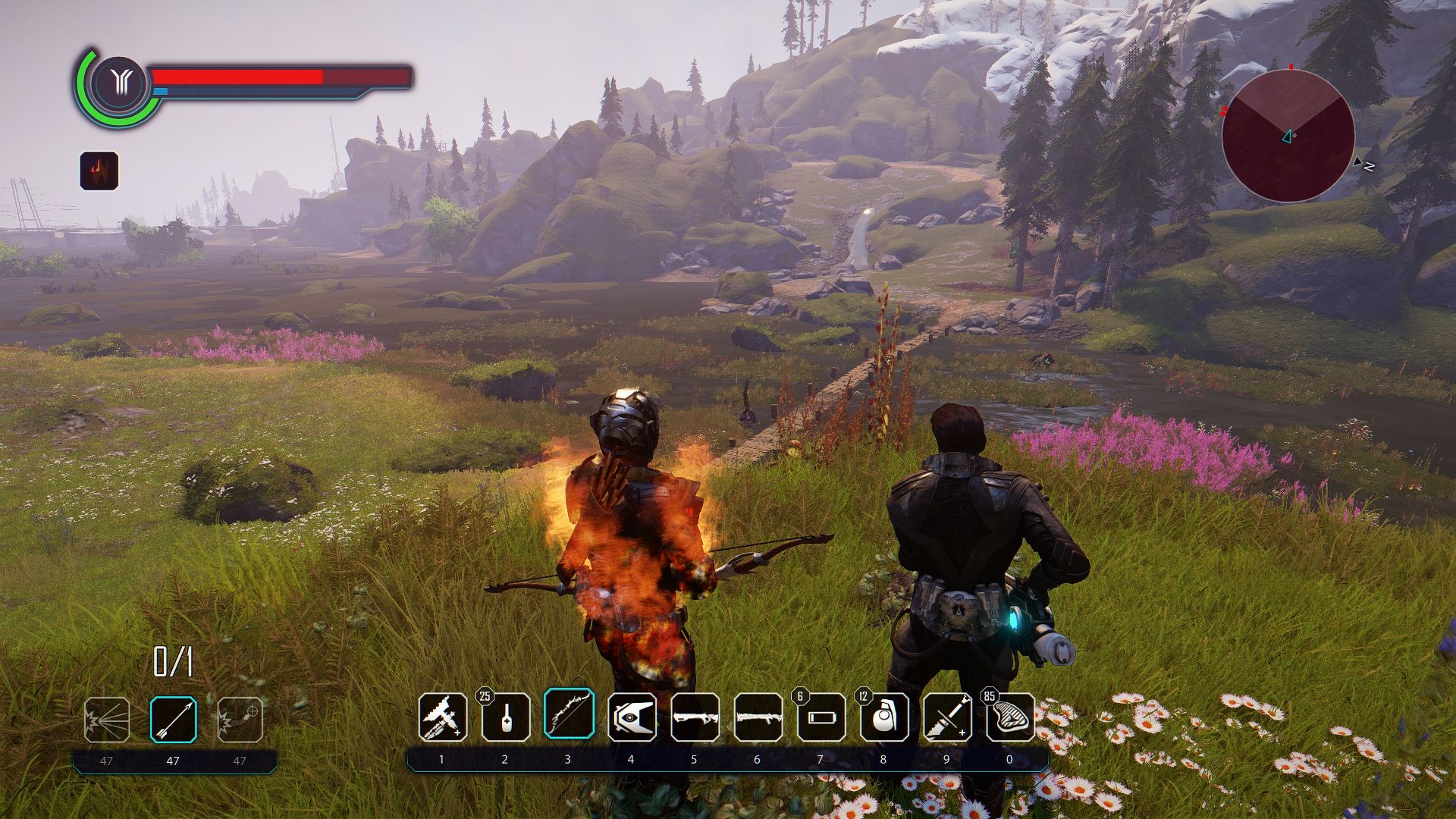Equip the long rifle in hotbar slot 6
Viewport: 1456px width, 819px height.
[758, 717]
